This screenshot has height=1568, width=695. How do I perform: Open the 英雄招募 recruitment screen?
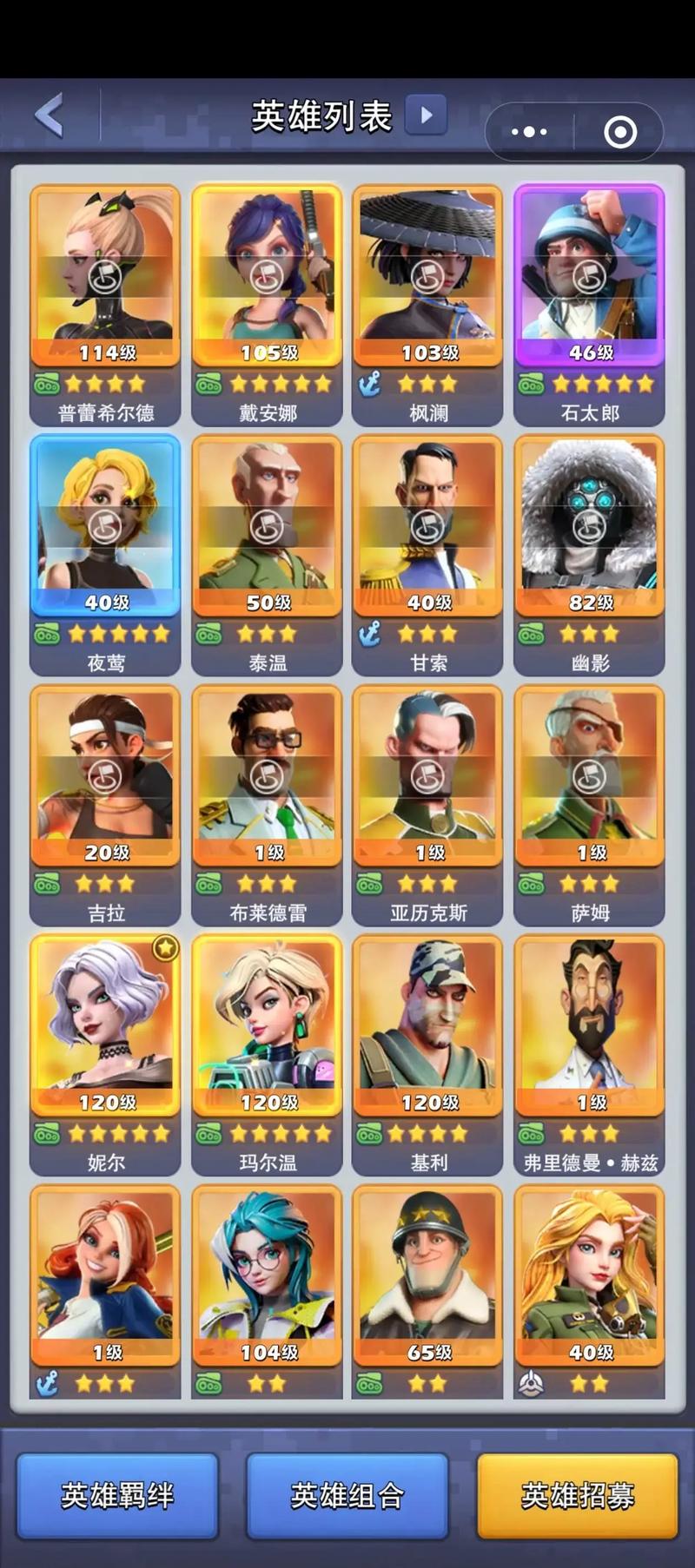coord(578,1495)
